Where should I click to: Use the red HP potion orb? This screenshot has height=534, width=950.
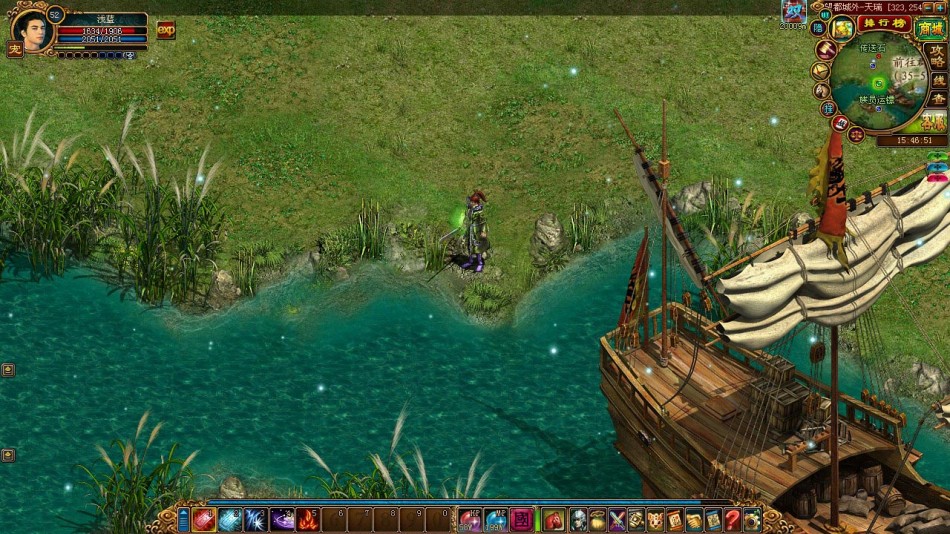coord(469,519)
